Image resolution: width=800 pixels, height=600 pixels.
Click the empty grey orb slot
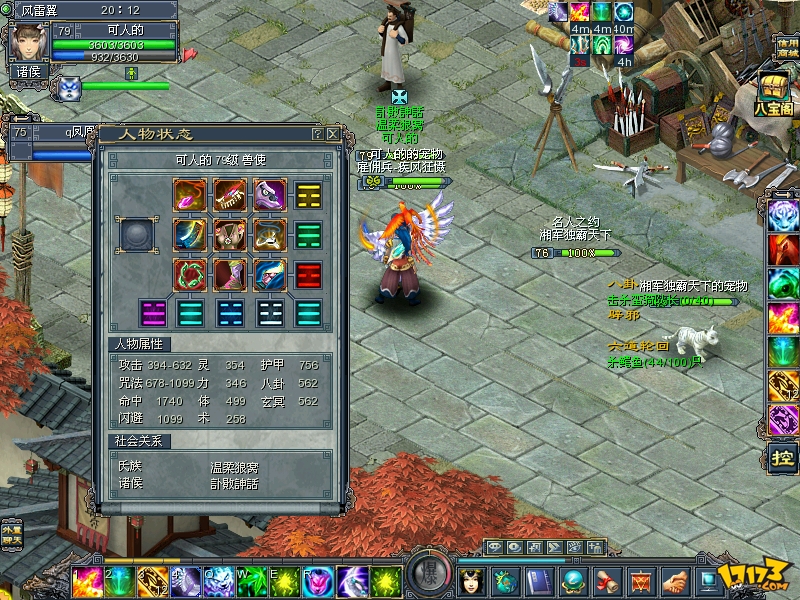136,235
